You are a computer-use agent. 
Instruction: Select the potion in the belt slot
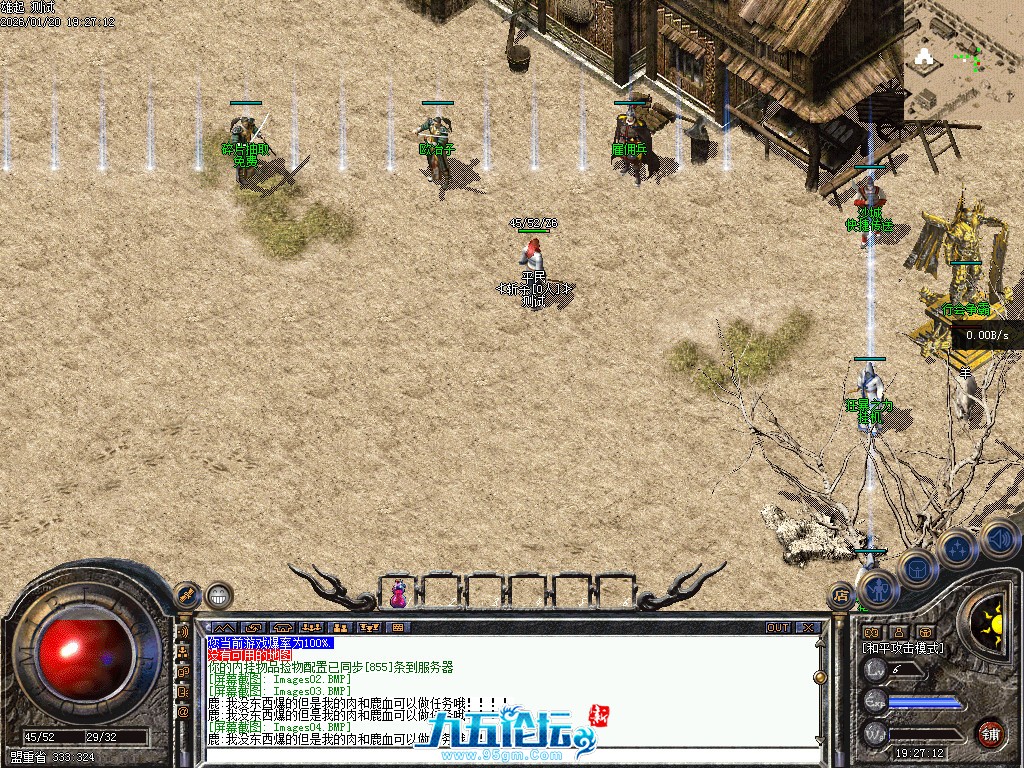pyautogui.click(x=398, y=593)
